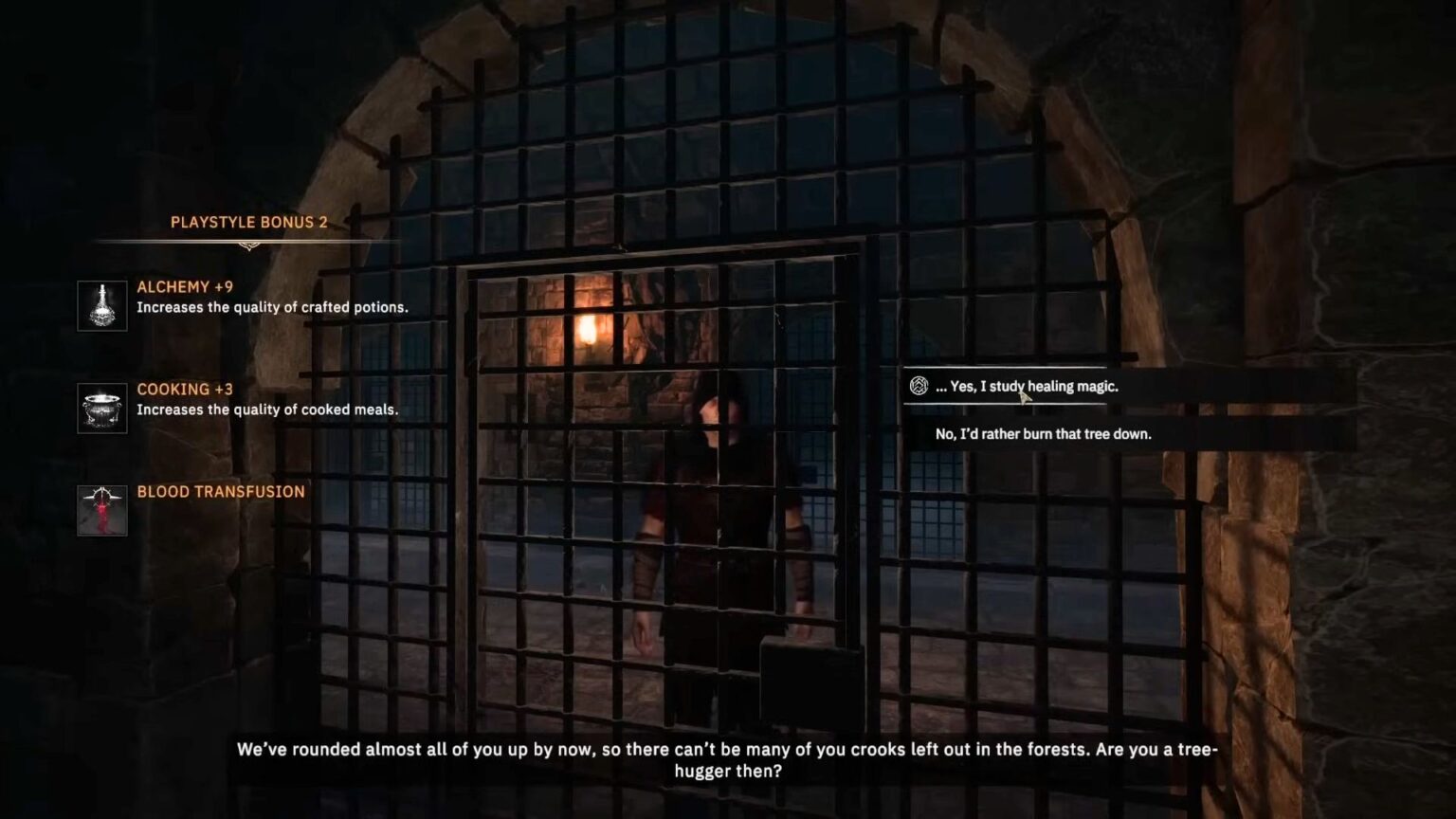Select the Cooking +3 bonus entry

pyautogui.click(x=183, y=389)
